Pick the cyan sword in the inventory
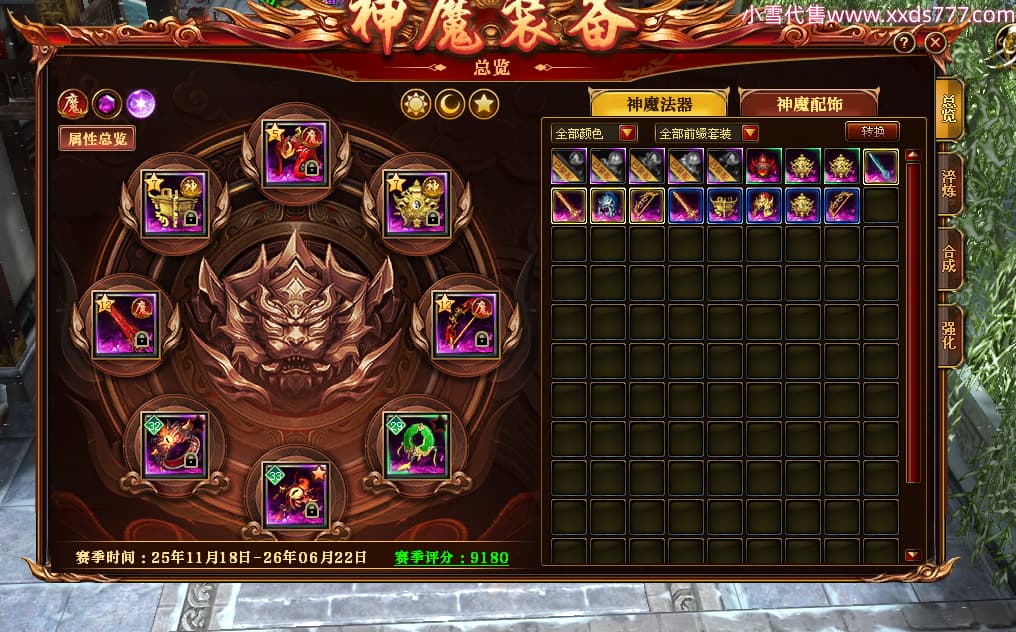The image size is (1016, 632). tap(881, 166)
